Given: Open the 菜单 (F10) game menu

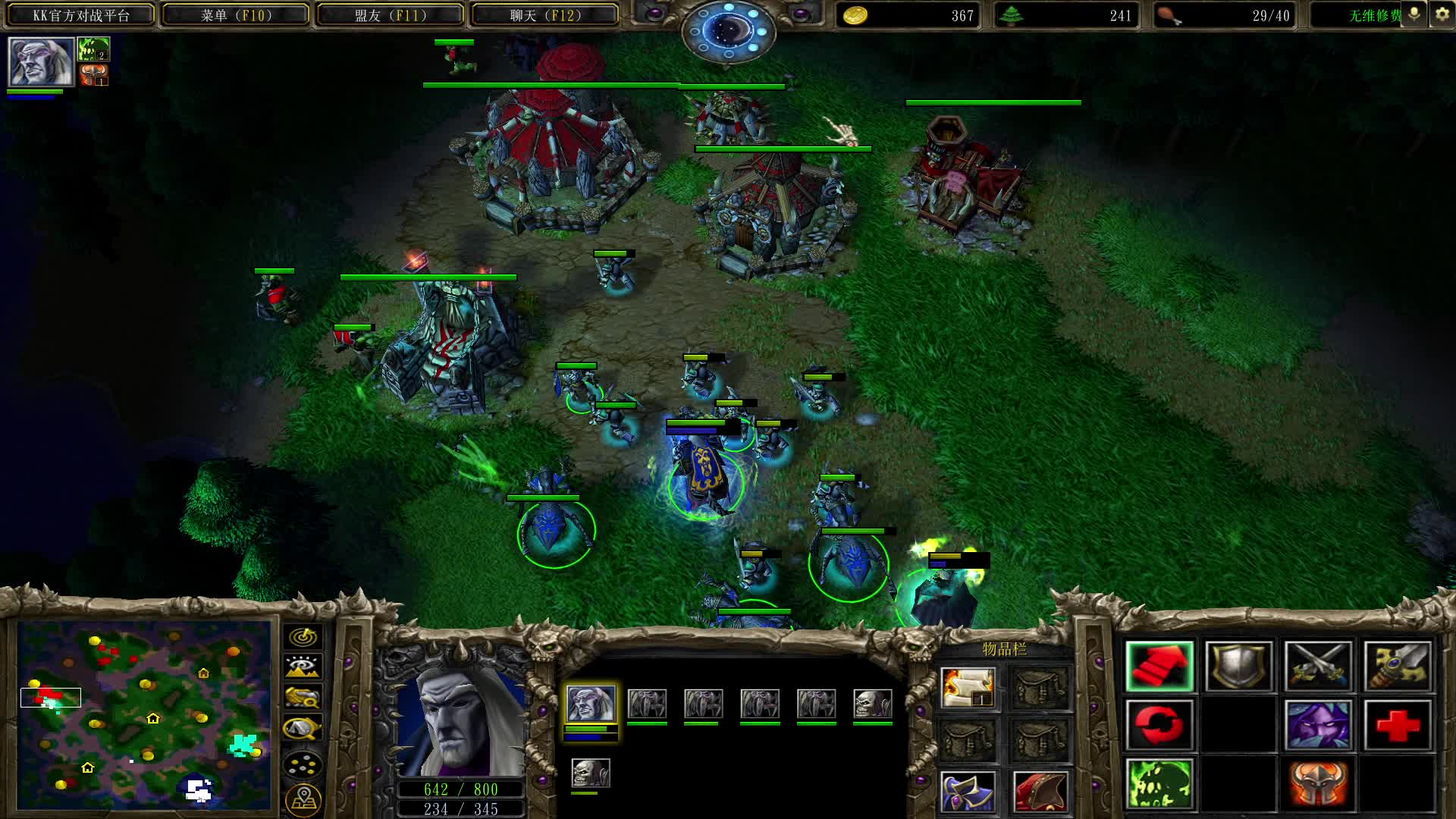Looking at the screenshot, I should 235,15.
